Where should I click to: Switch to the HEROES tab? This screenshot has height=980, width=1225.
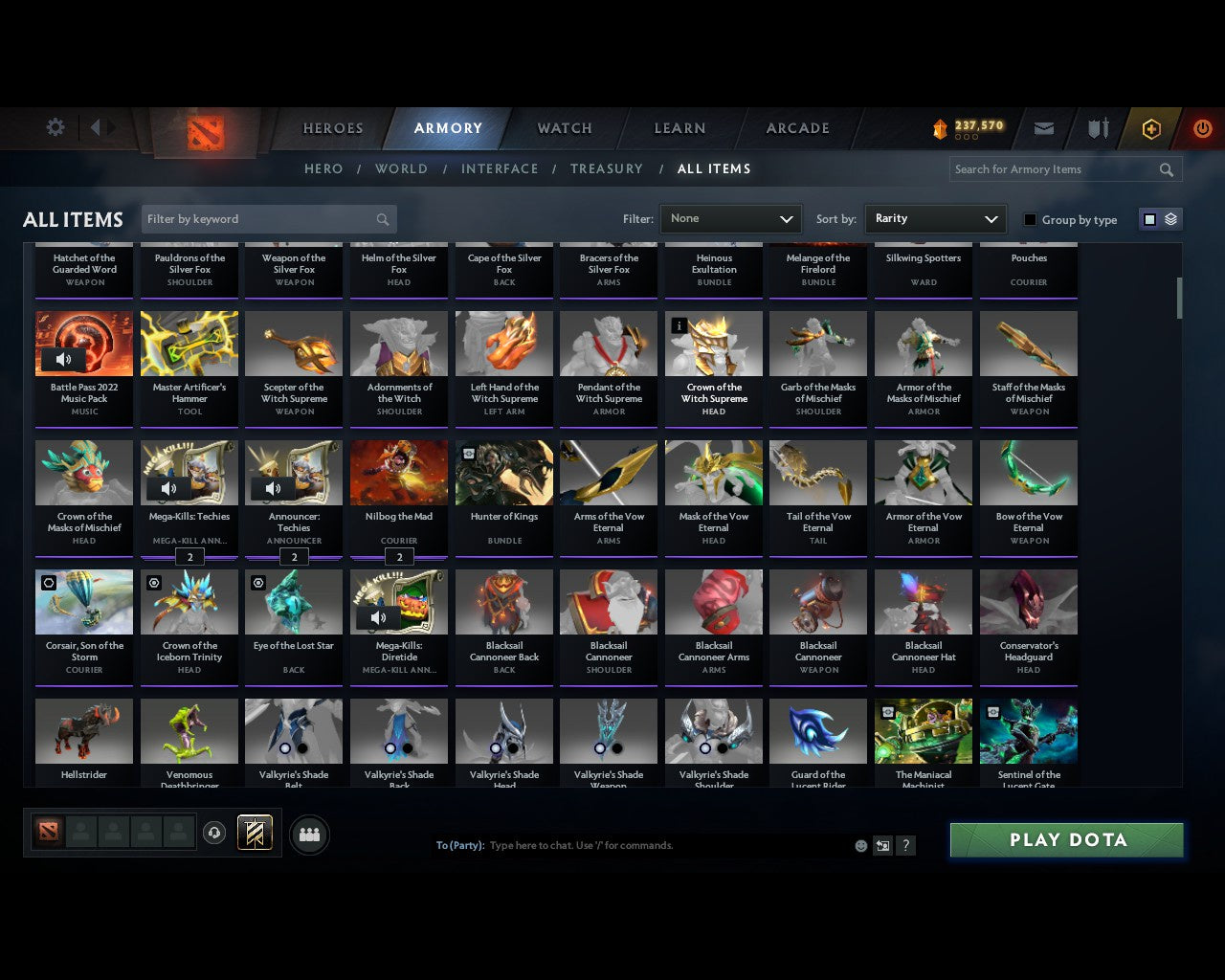(332, 127)
